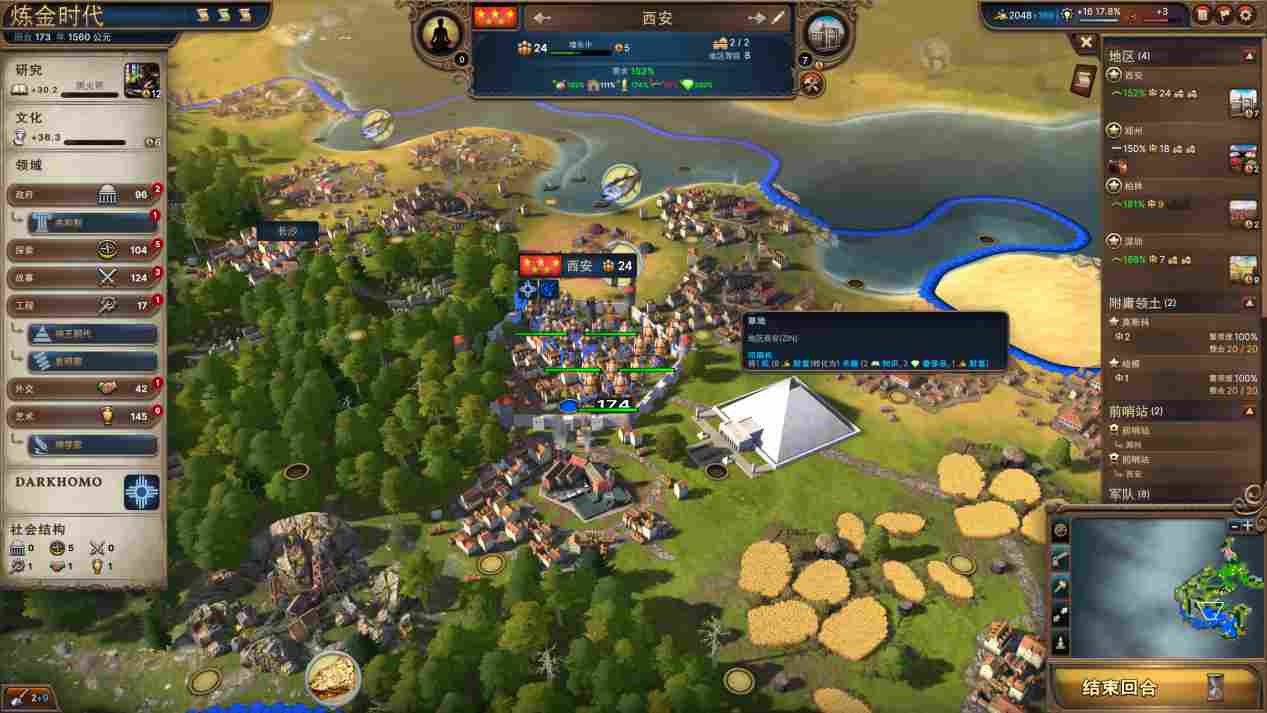1267x713 pixels.
Task: Go to the previous city arrow
Action: [542, 18]
